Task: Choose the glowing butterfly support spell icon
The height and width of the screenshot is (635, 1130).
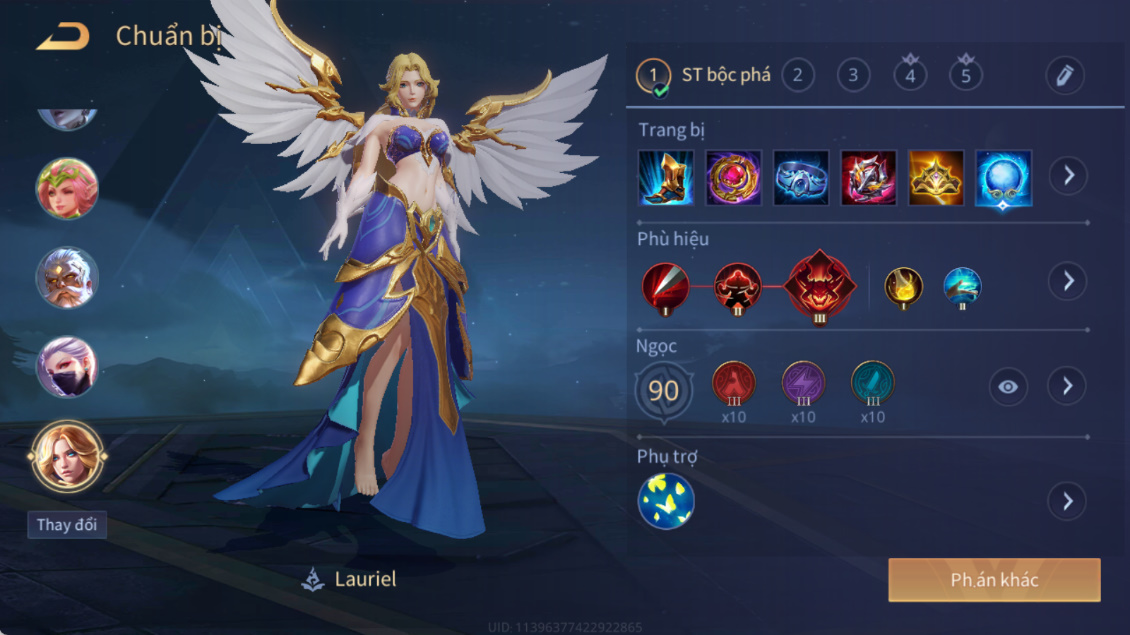Action: (666, 501)
